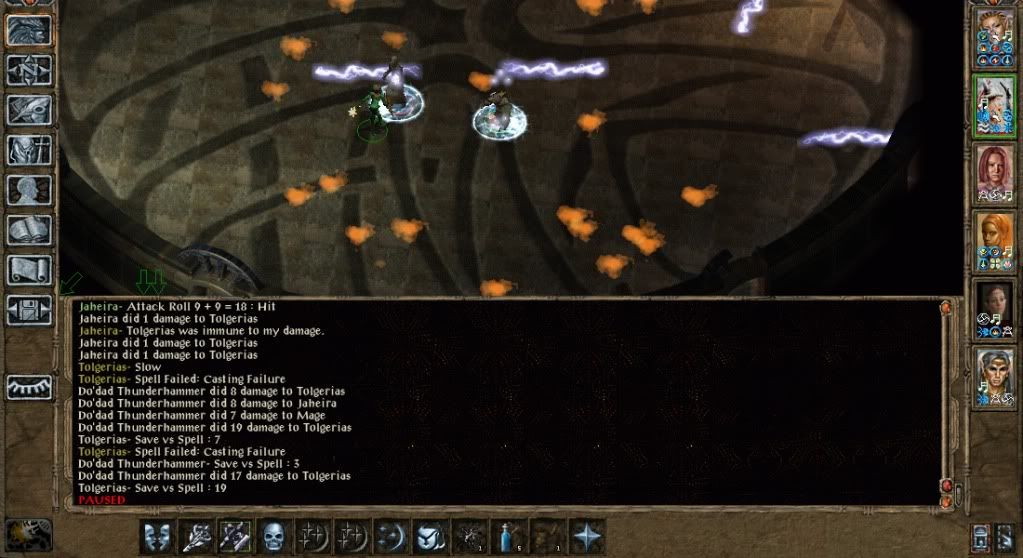Show the character record (head profile icon)
Screen dimensions: 1023x558
click(x=29, y=190)
